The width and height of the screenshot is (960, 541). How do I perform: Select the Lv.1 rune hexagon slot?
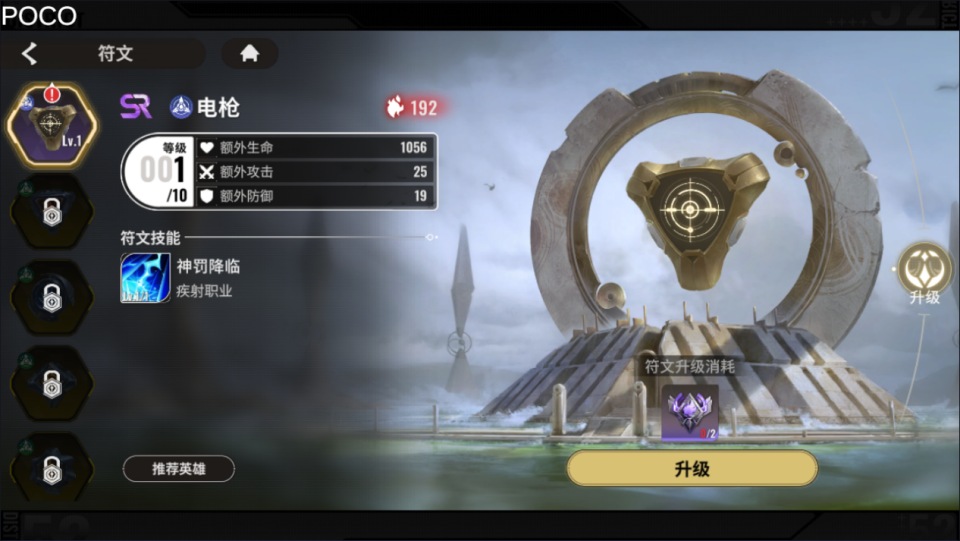(50, 125)
